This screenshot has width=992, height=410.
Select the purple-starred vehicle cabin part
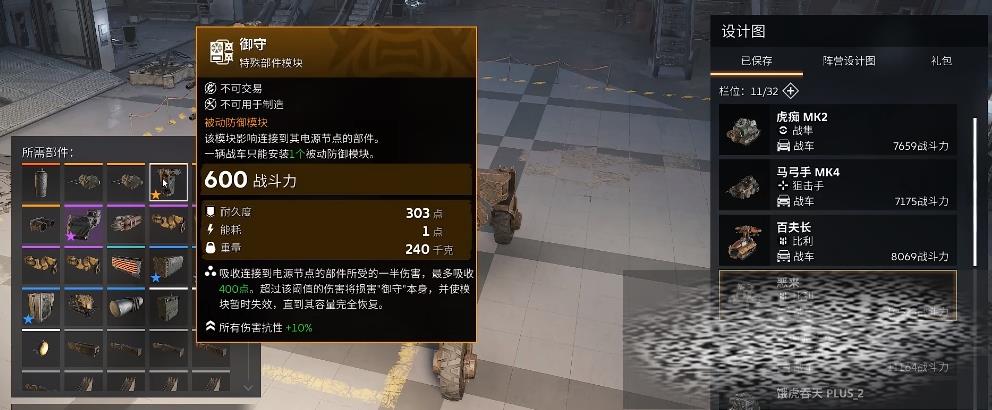pyautogui.click(x=83, y=225)
